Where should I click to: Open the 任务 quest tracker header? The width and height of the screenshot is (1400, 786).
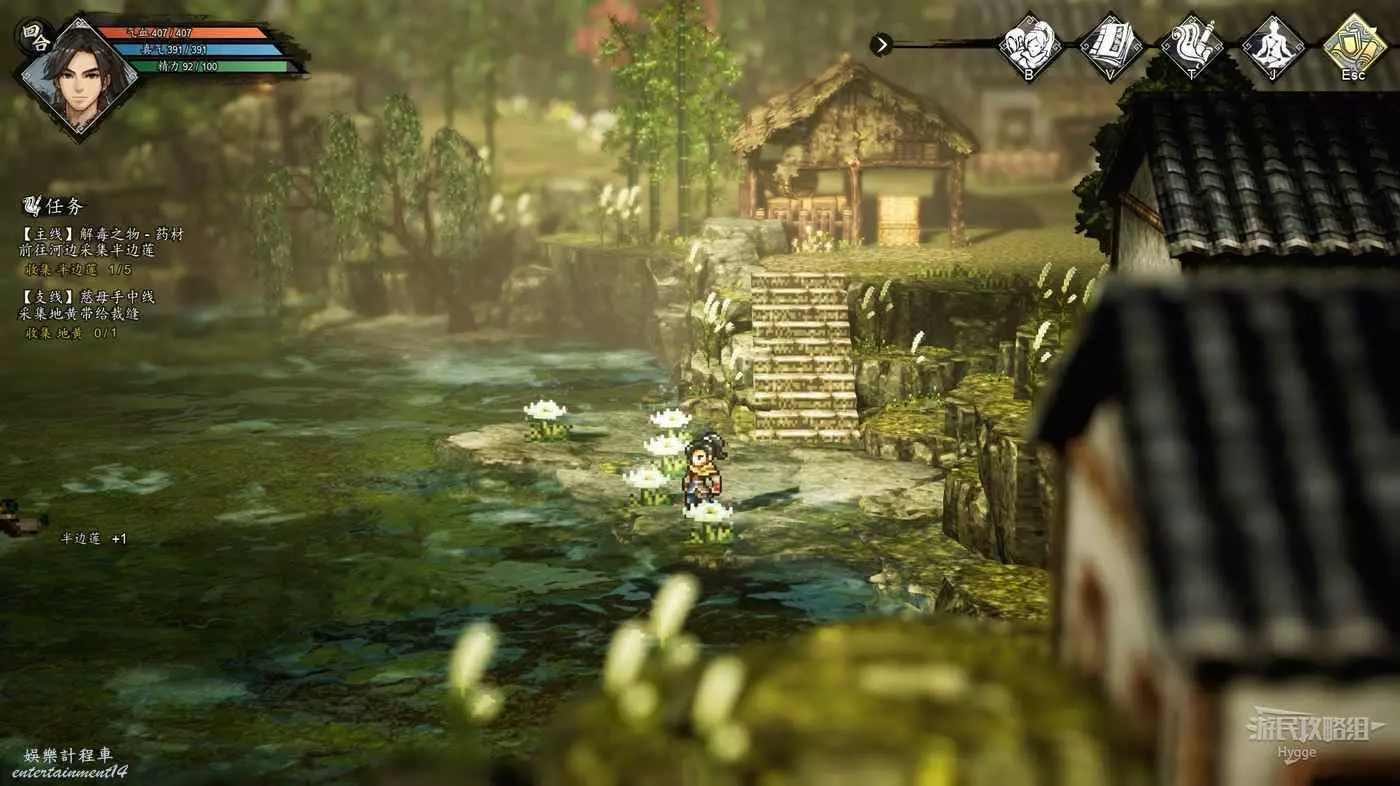pos(57,206)
